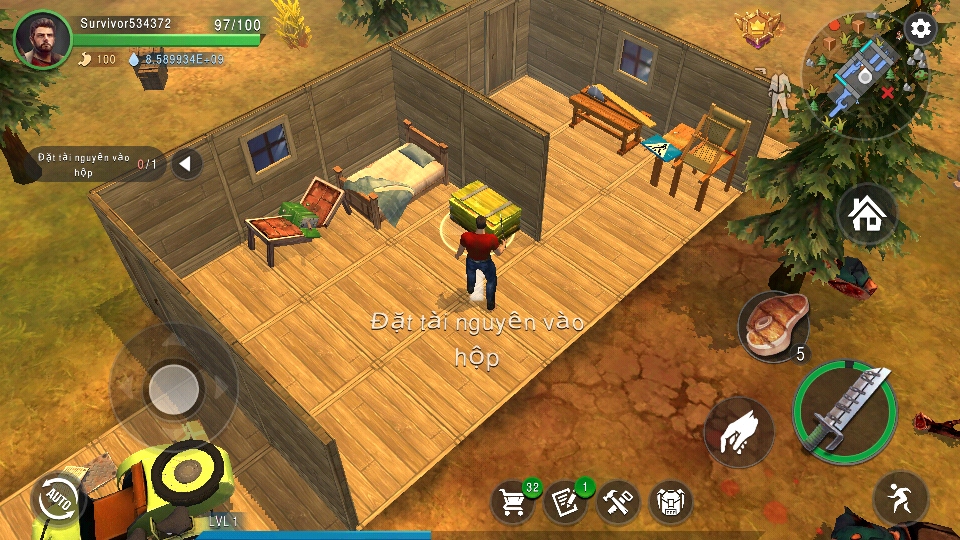The height and width of the screenshot is (540, 960).
Task: Touch the virtual movement joystick
Action: pos(174,383)
